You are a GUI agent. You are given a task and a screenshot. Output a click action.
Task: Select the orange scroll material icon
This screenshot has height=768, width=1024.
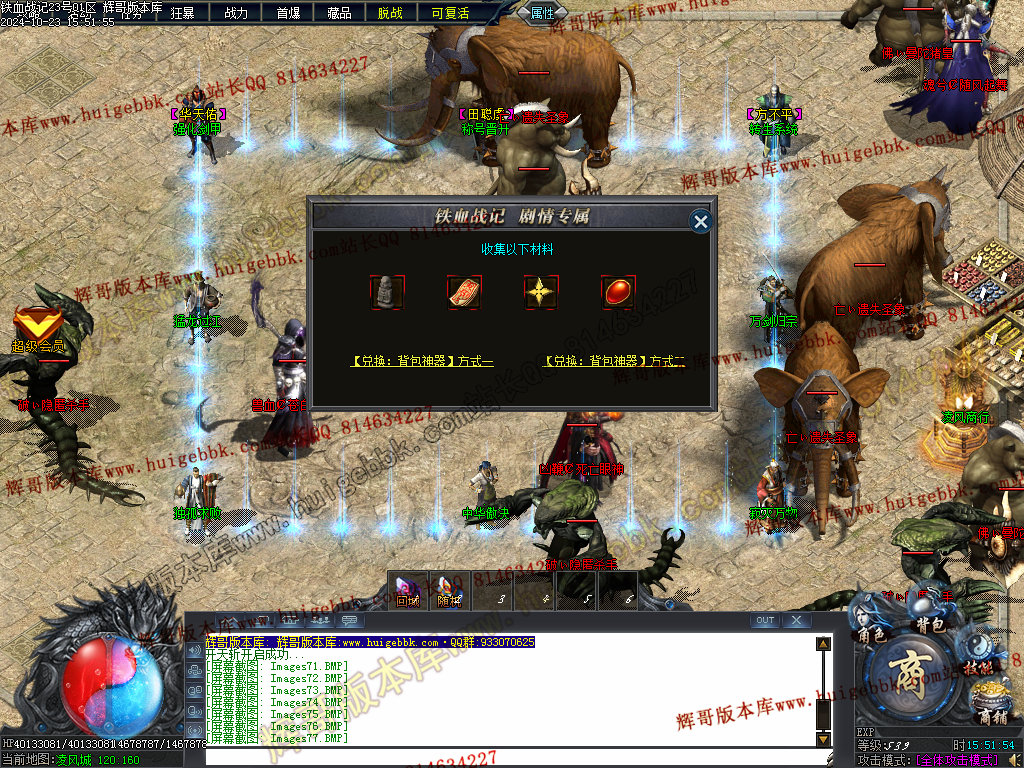[464, 292]
